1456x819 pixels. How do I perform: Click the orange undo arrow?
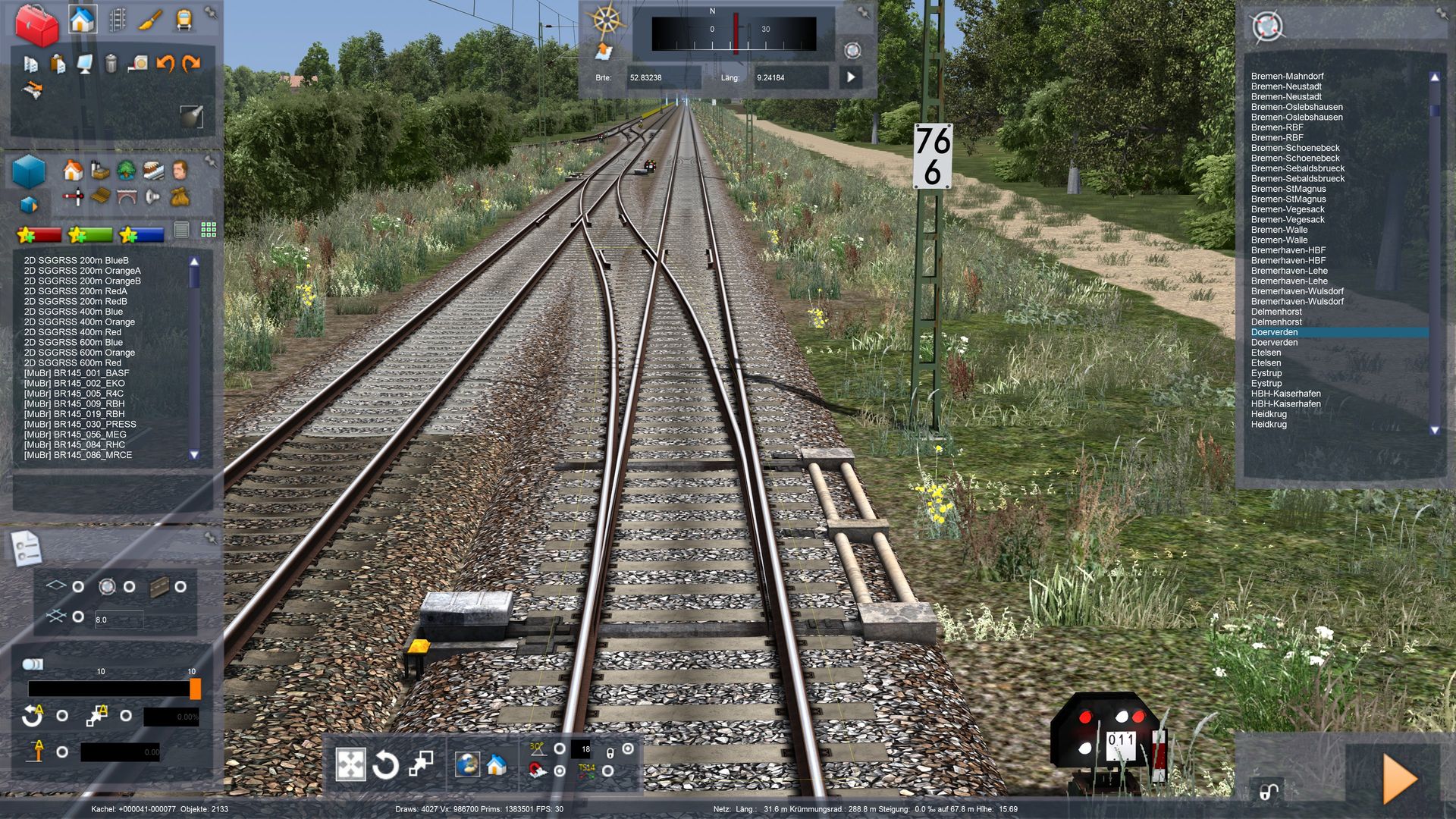click(x=165, y=64)
